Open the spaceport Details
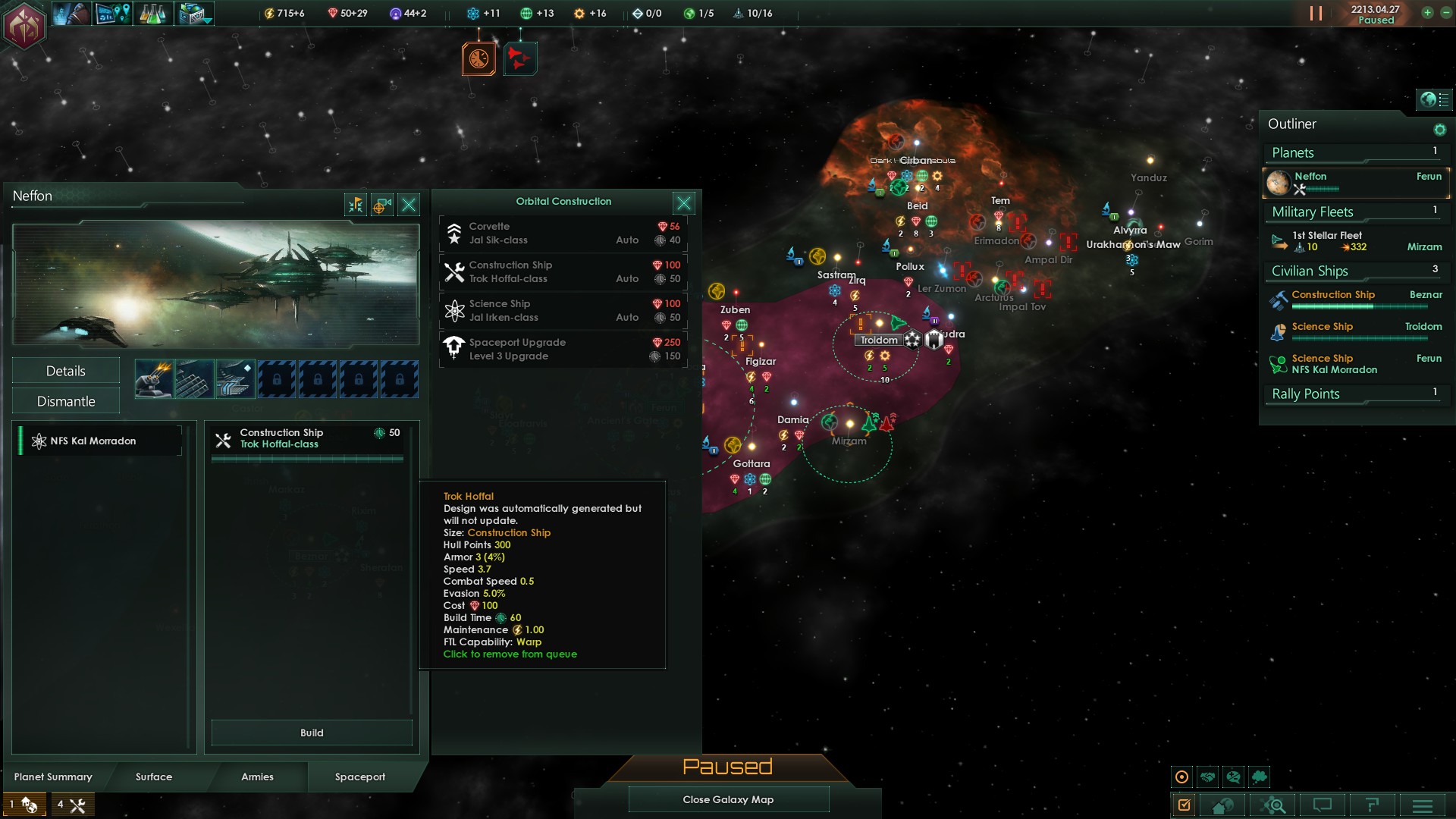Viewport: 1456px width, 819px height. (66, 371)
